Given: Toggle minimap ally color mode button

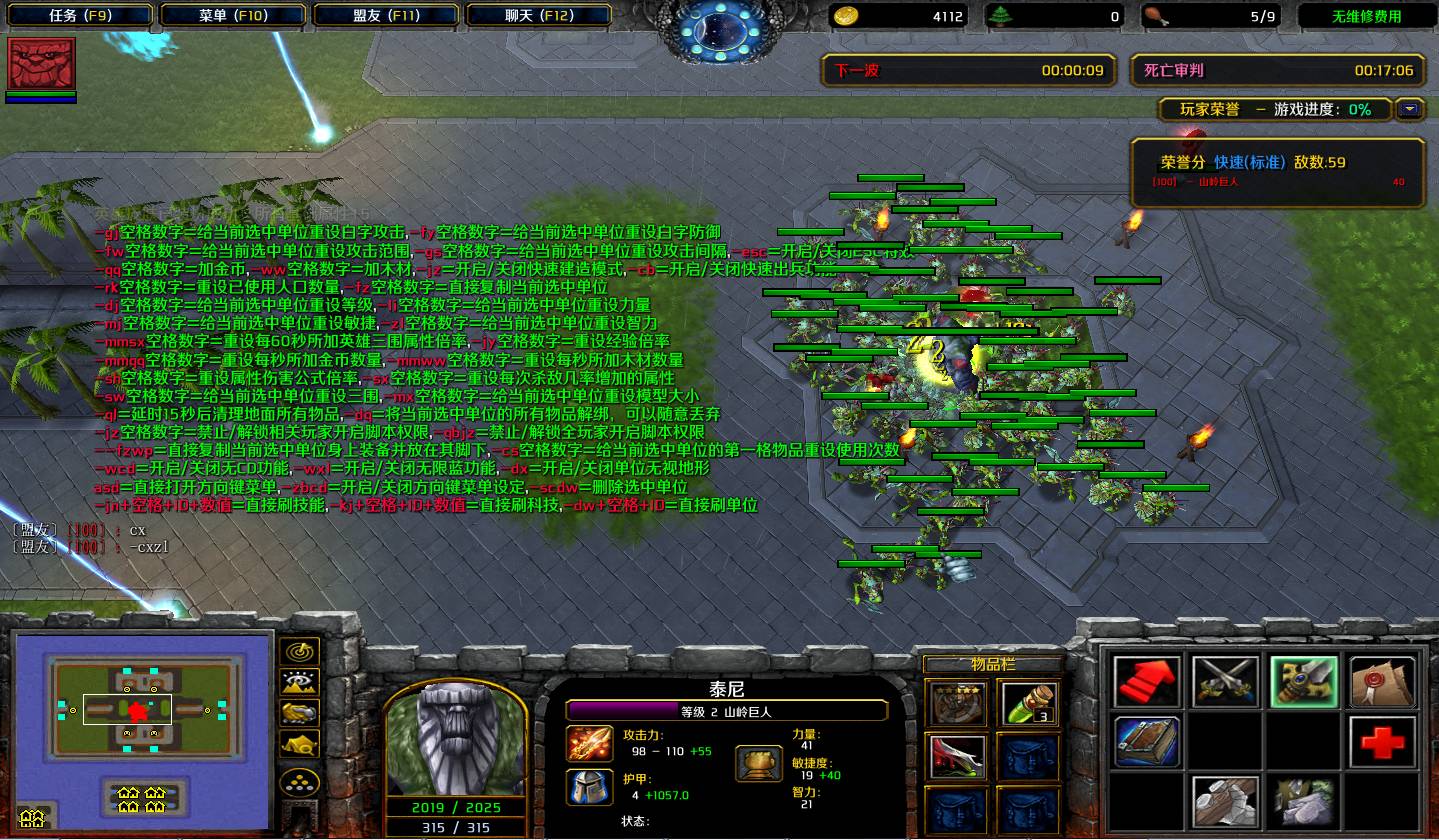Looking at the screenshot, I should click(300, 712).
